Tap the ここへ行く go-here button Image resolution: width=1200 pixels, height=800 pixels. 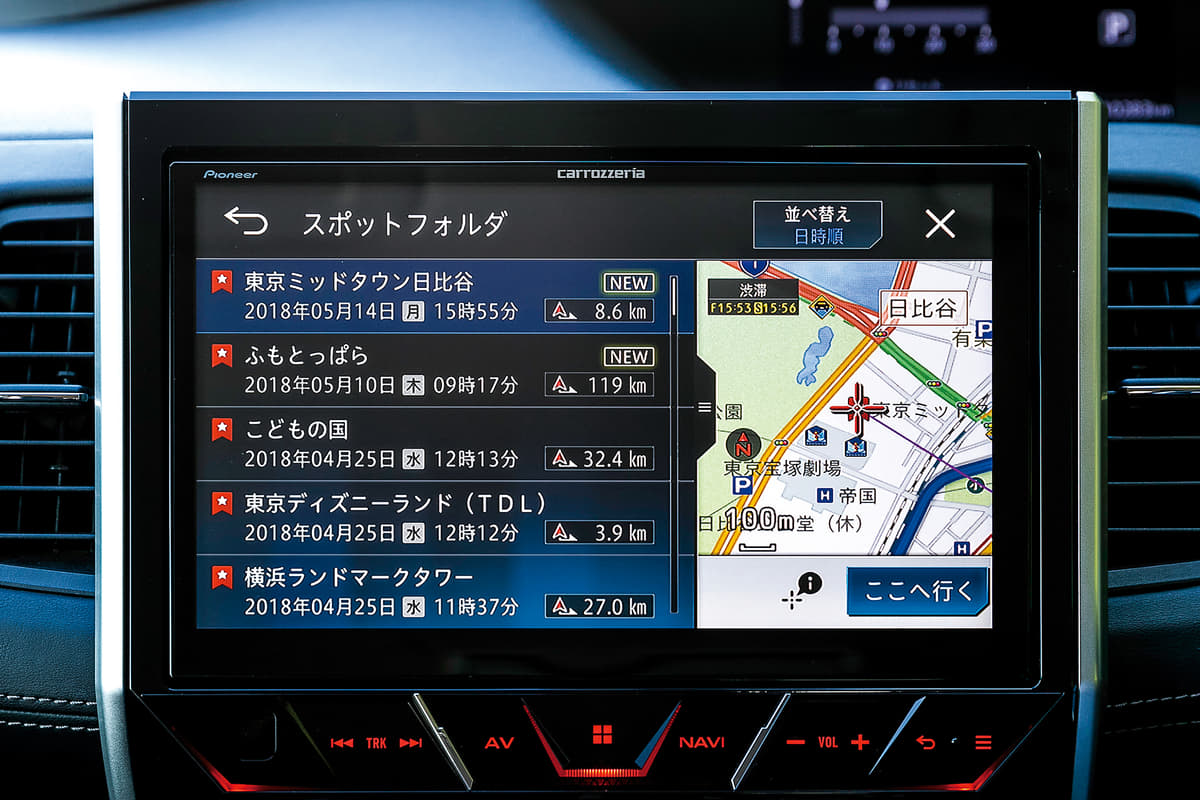click(x=917, y=591)
